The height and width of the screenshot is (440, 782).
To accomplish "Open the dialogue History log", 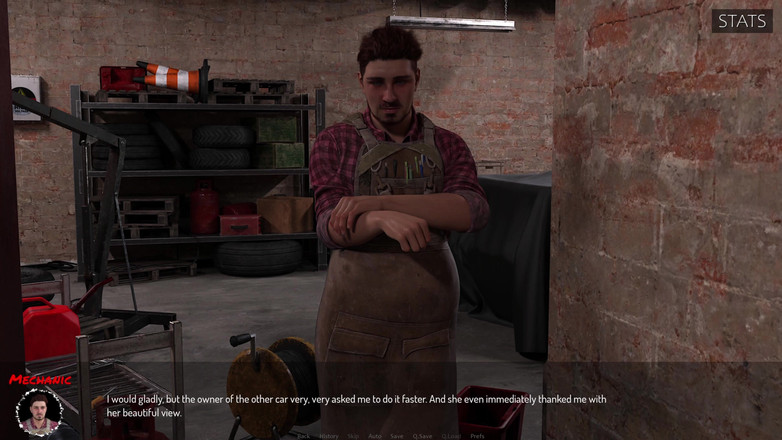I will (328, 436).
